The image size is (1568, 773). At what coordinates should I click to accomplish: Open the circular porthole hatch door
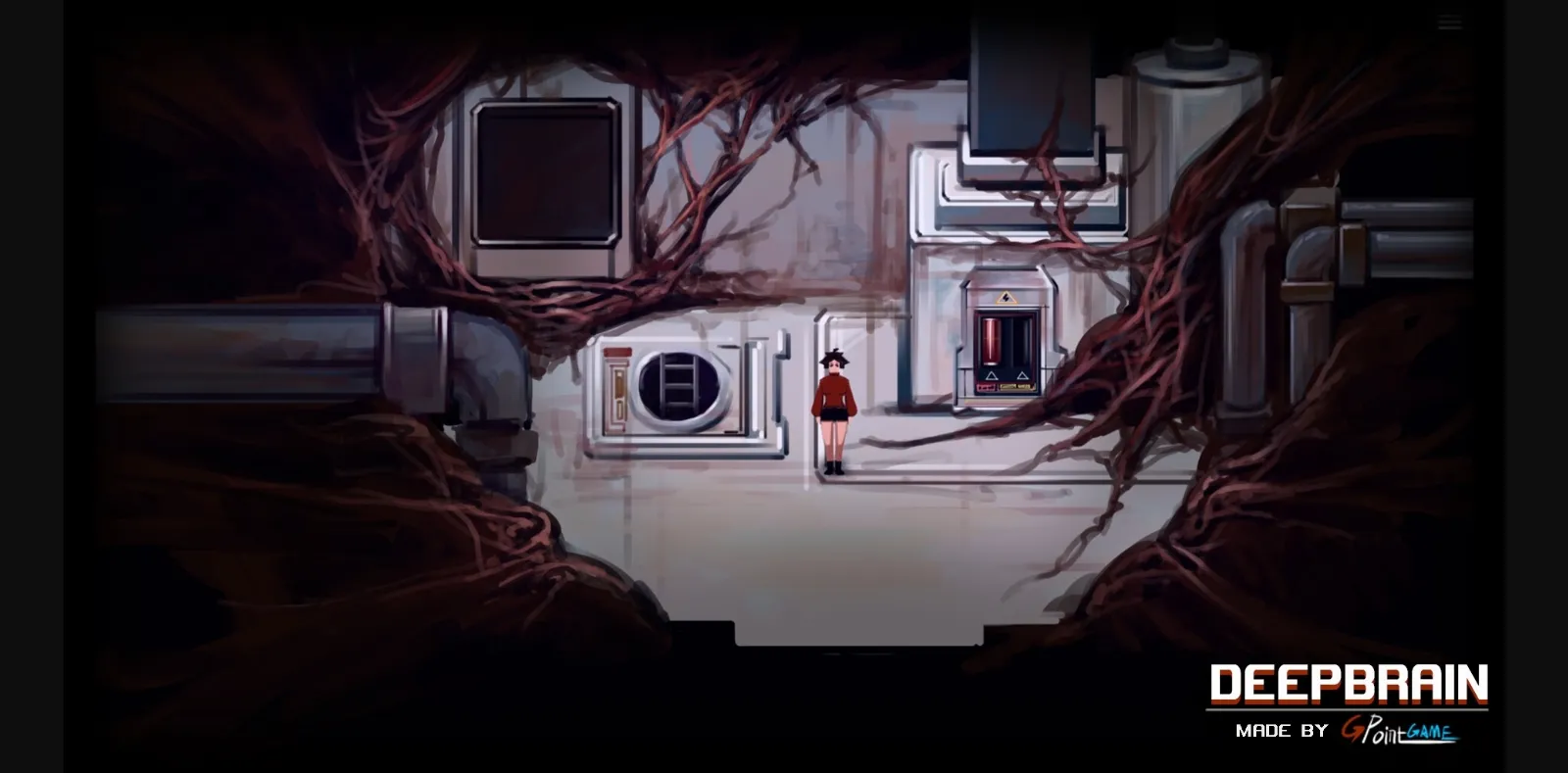point(678,387)
